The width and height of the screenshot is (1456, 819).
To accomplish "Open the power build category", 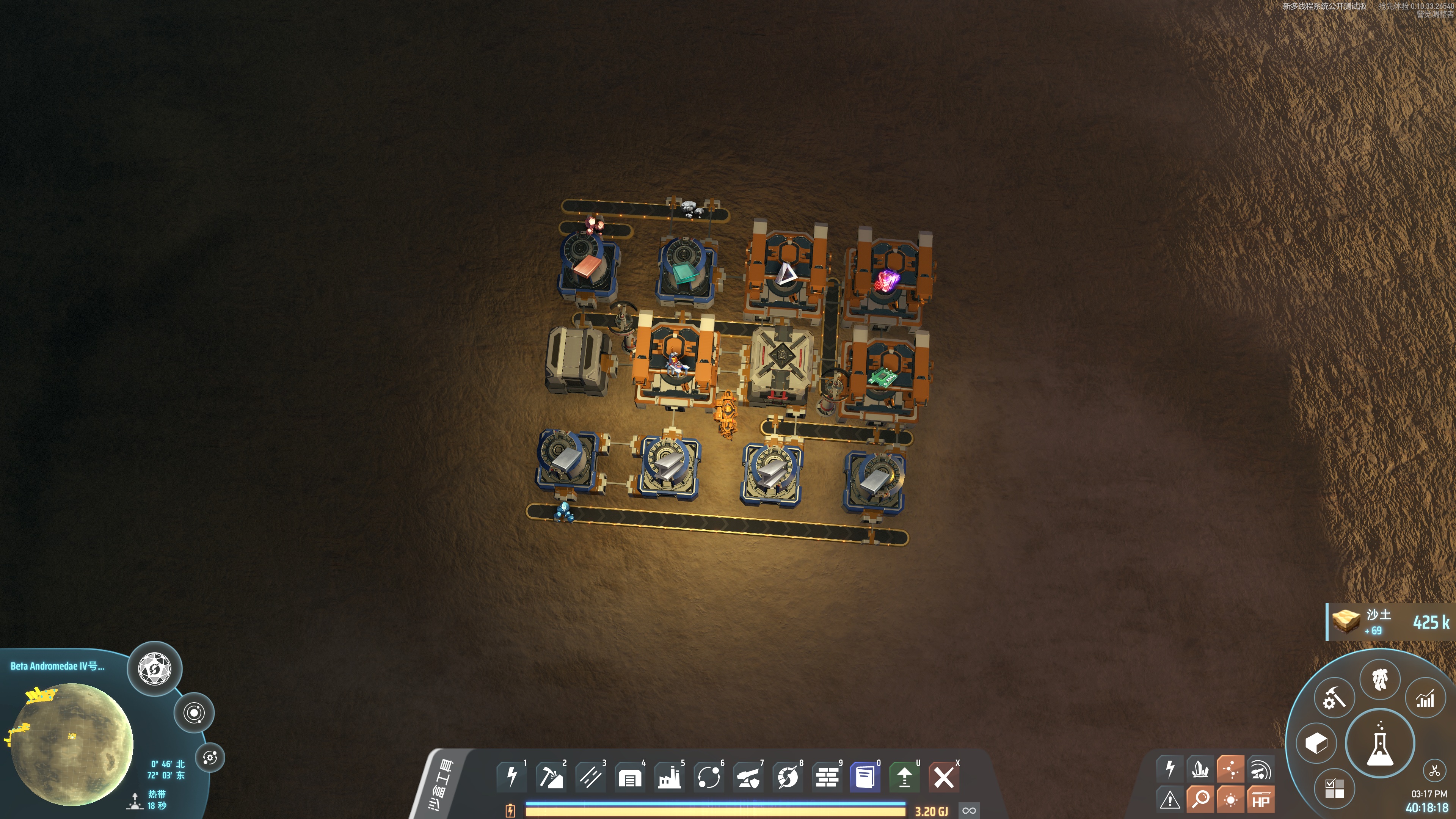I will click(511, 777).
